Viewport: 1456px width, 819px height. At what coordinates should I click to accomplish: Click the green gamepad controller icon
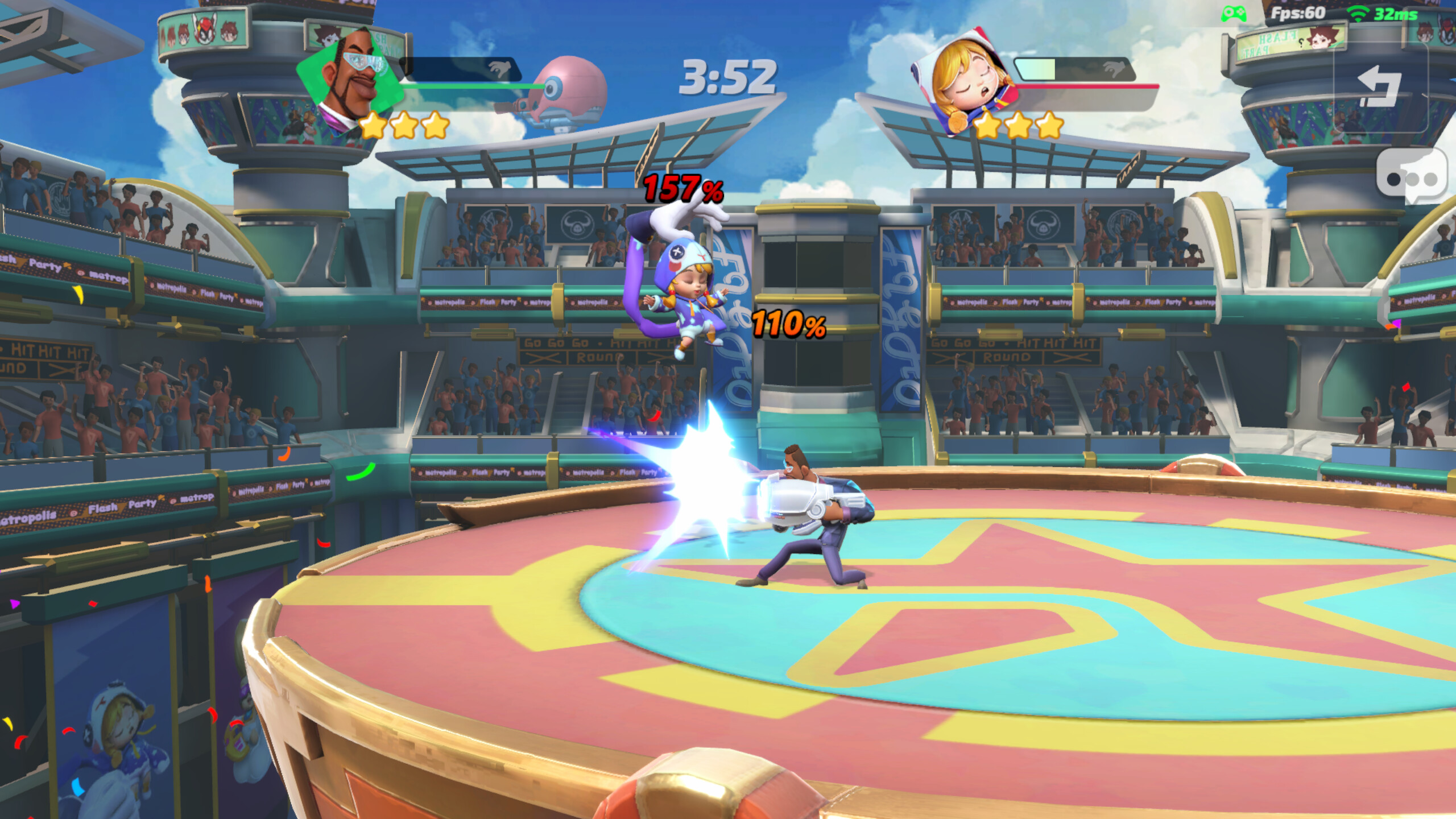(1234, 14)
